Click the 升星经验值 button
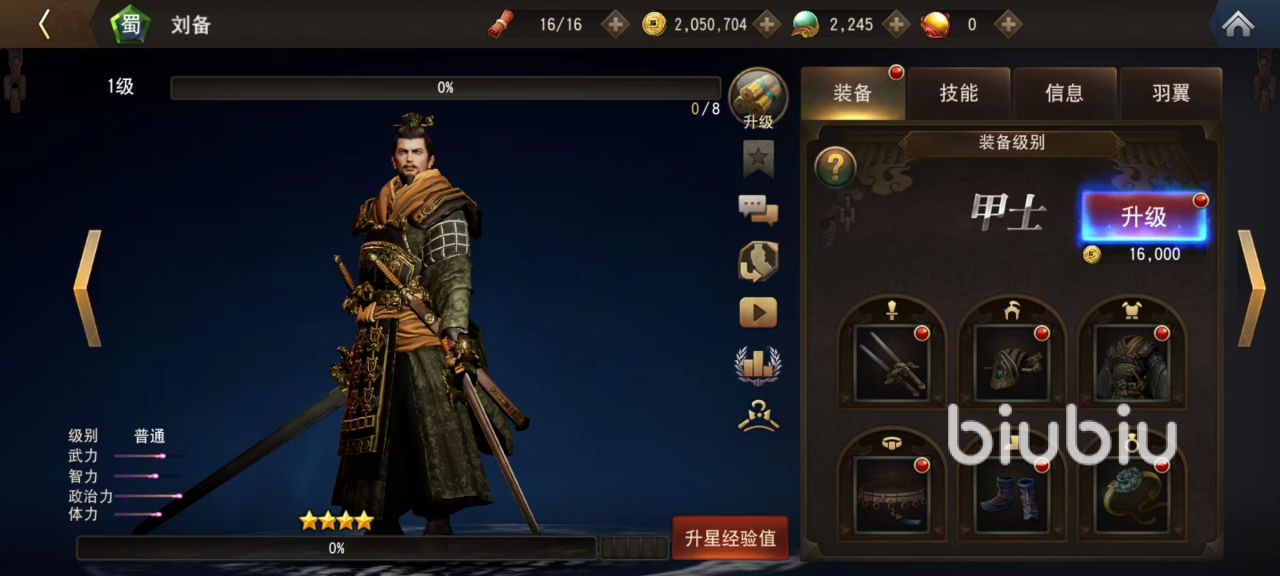Screen dimensions: 1280x576 tap(730, 539)
